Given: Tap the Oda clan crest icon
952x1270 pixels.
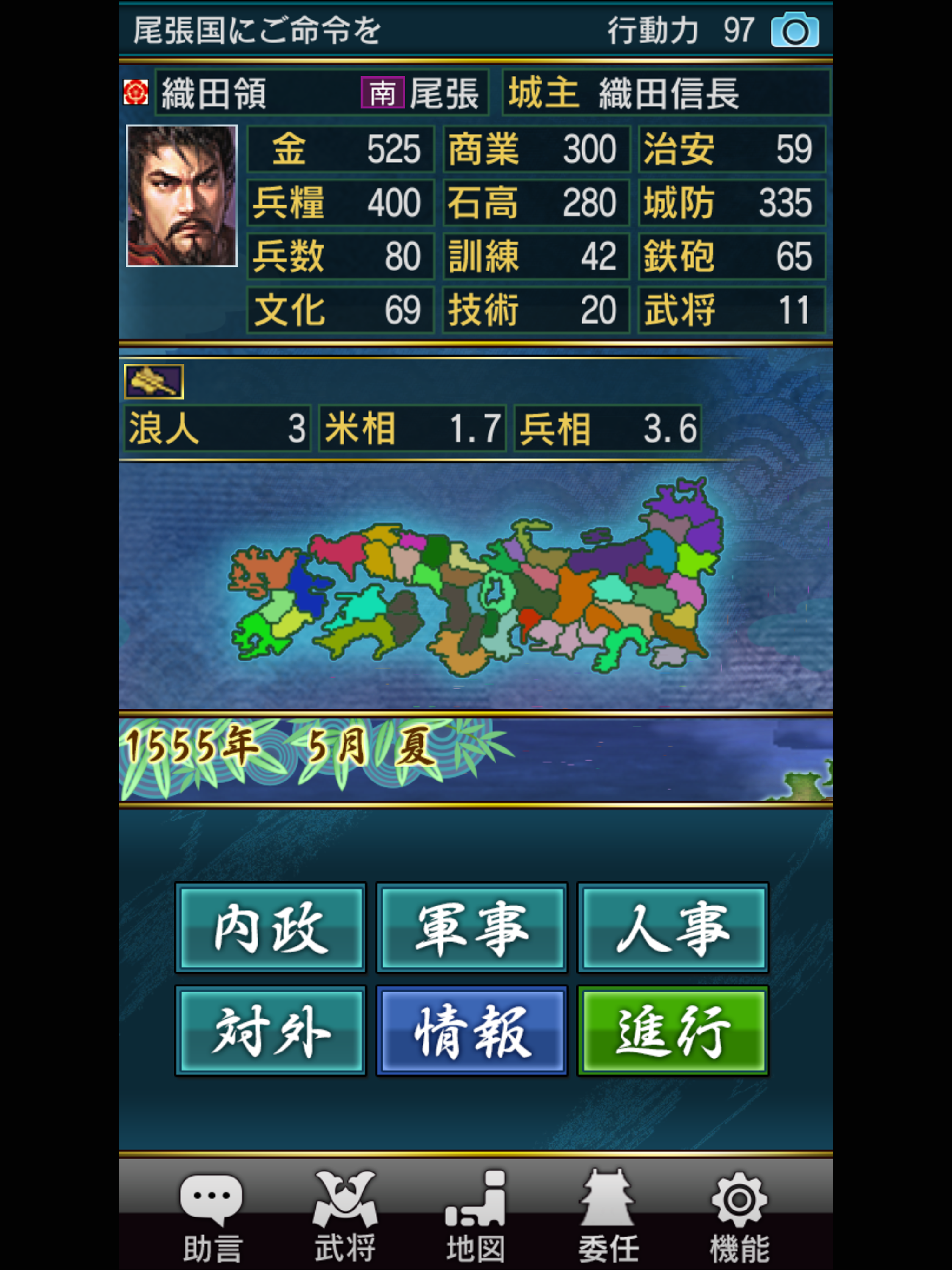Looking at the screenshot, I should (x=138, y=92).
